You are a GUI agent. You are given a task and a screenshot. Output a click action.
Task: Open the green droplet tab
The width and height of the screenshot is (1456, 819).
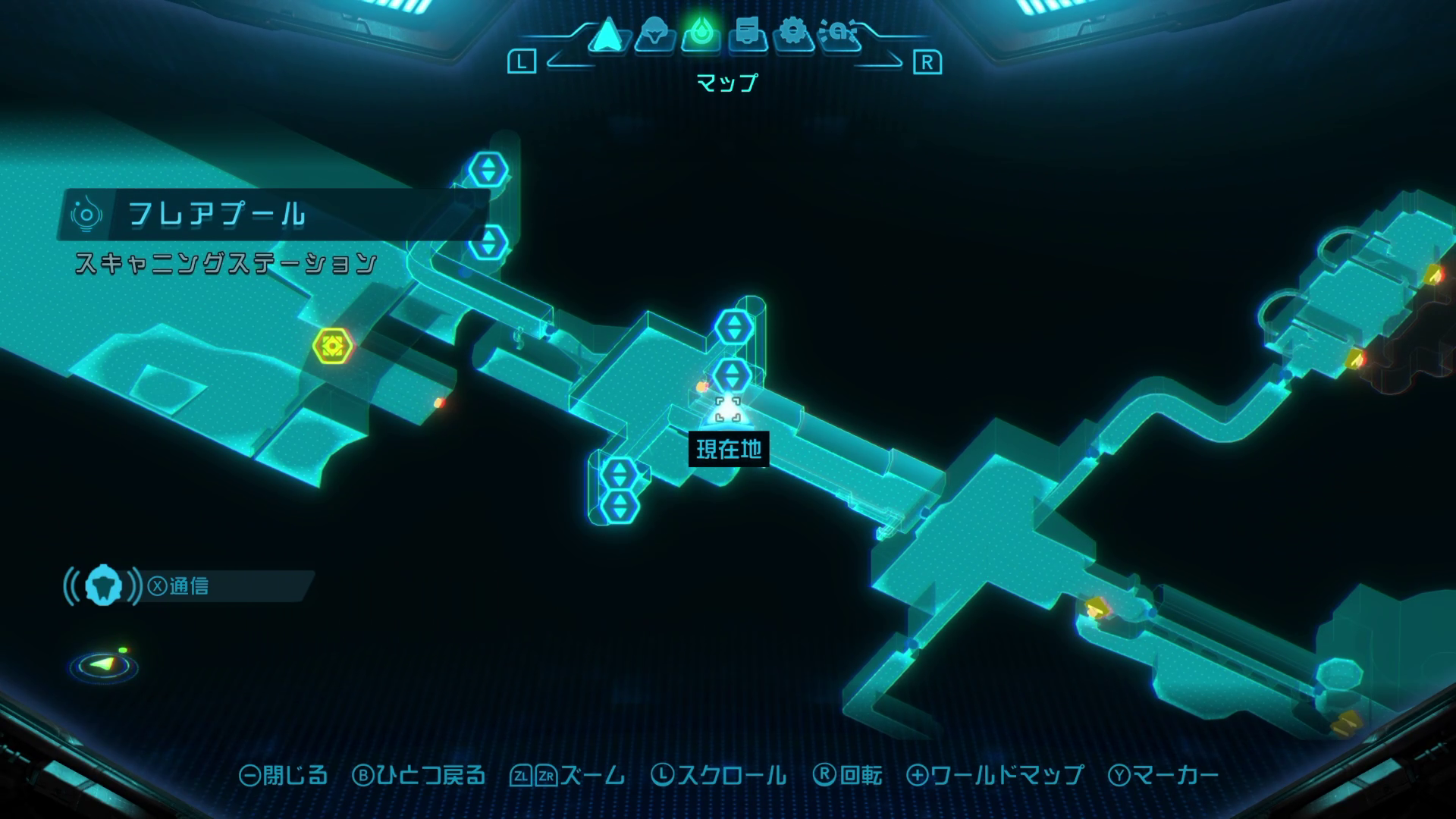[x=701, y=35]
